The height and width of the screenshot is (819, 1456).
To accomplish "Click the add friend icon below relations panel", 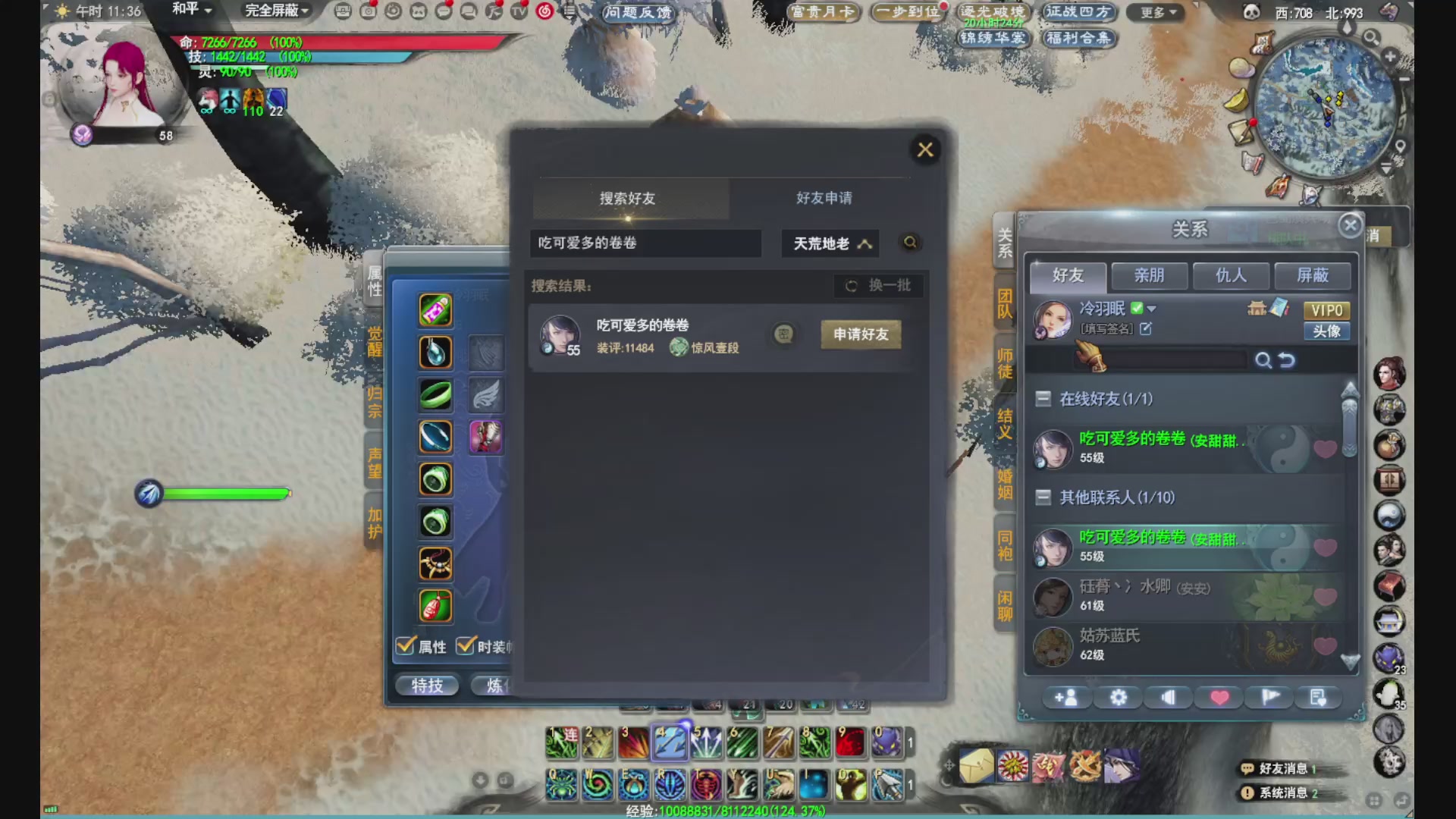I will pos(1067,697).
